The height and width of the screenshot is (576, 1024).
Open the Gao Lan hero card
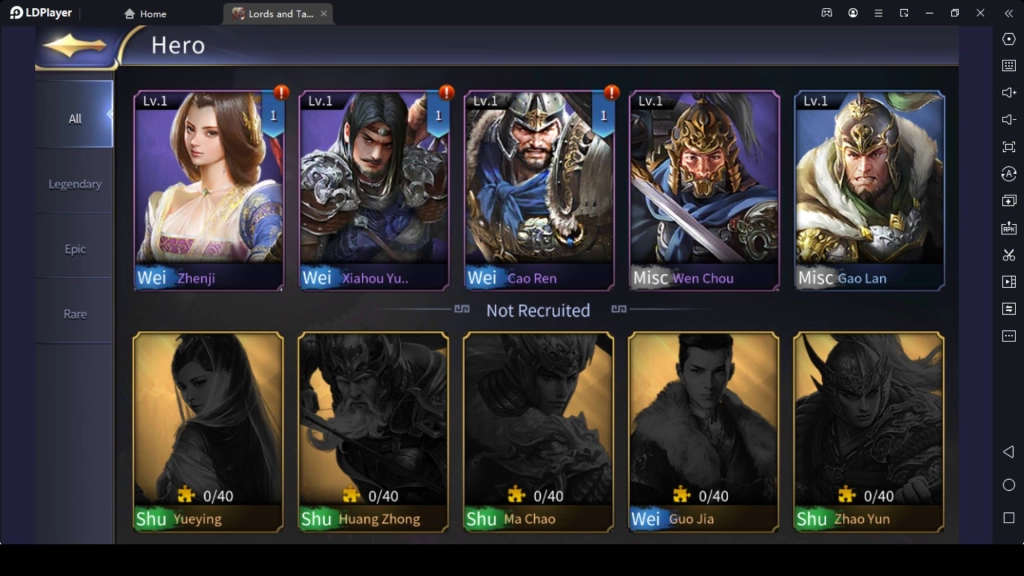coord(869,190)
